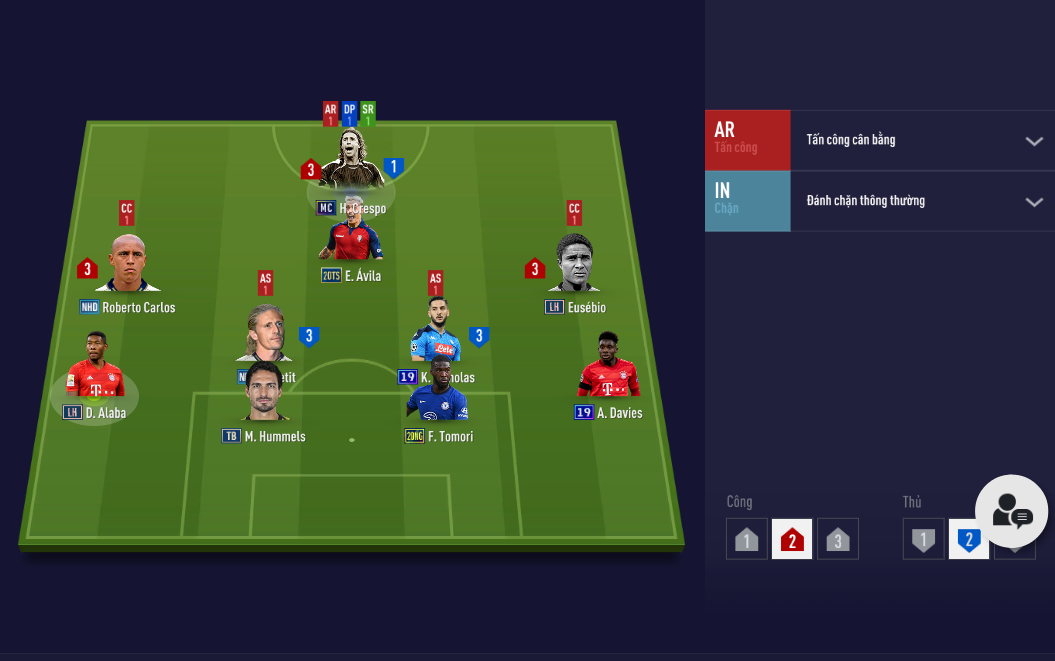Screen dimensions: 1055x661
Task: Set Thủ defense level to 1
Action: coord(923,539)
